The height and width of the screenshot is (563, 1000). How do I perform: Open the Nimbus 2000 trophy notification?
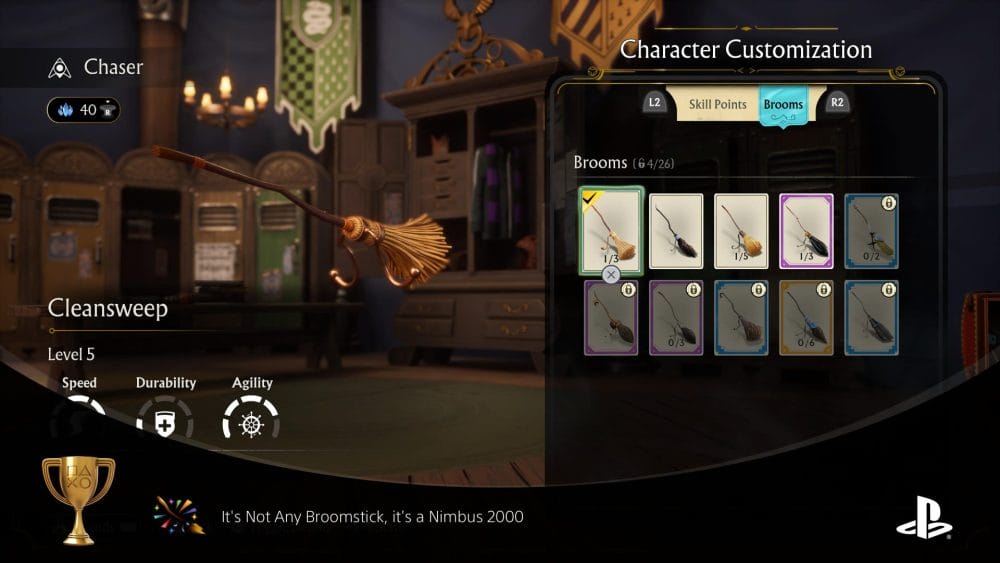coord(372,517)
